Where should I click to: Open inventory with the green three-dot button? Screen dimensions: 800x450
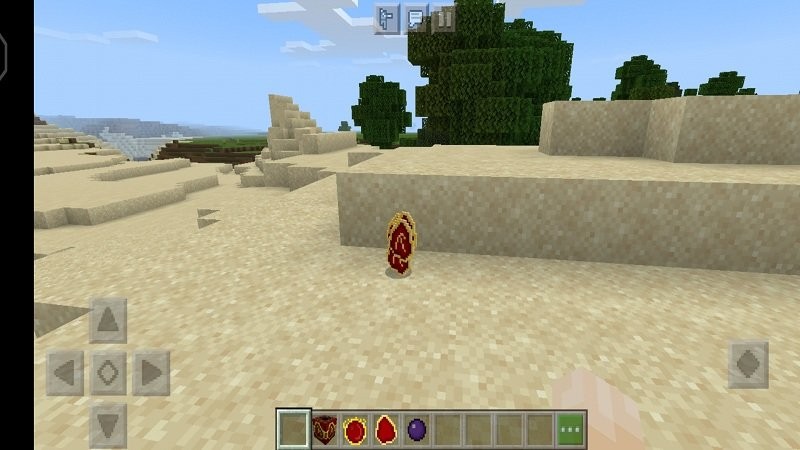(x=571, y=430)
